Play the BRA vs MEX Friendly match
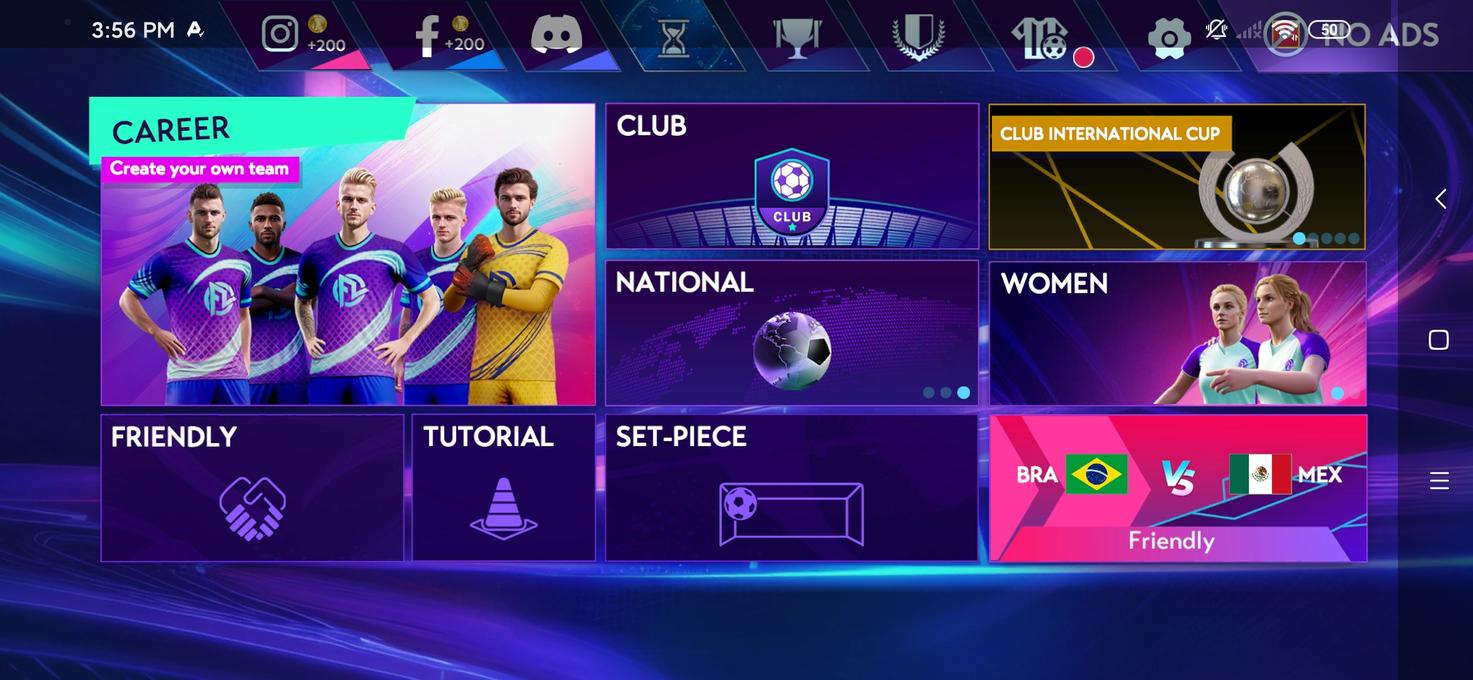Image resolution: width=1473 pixels, height=680 pixels. tap(1177, 488)
